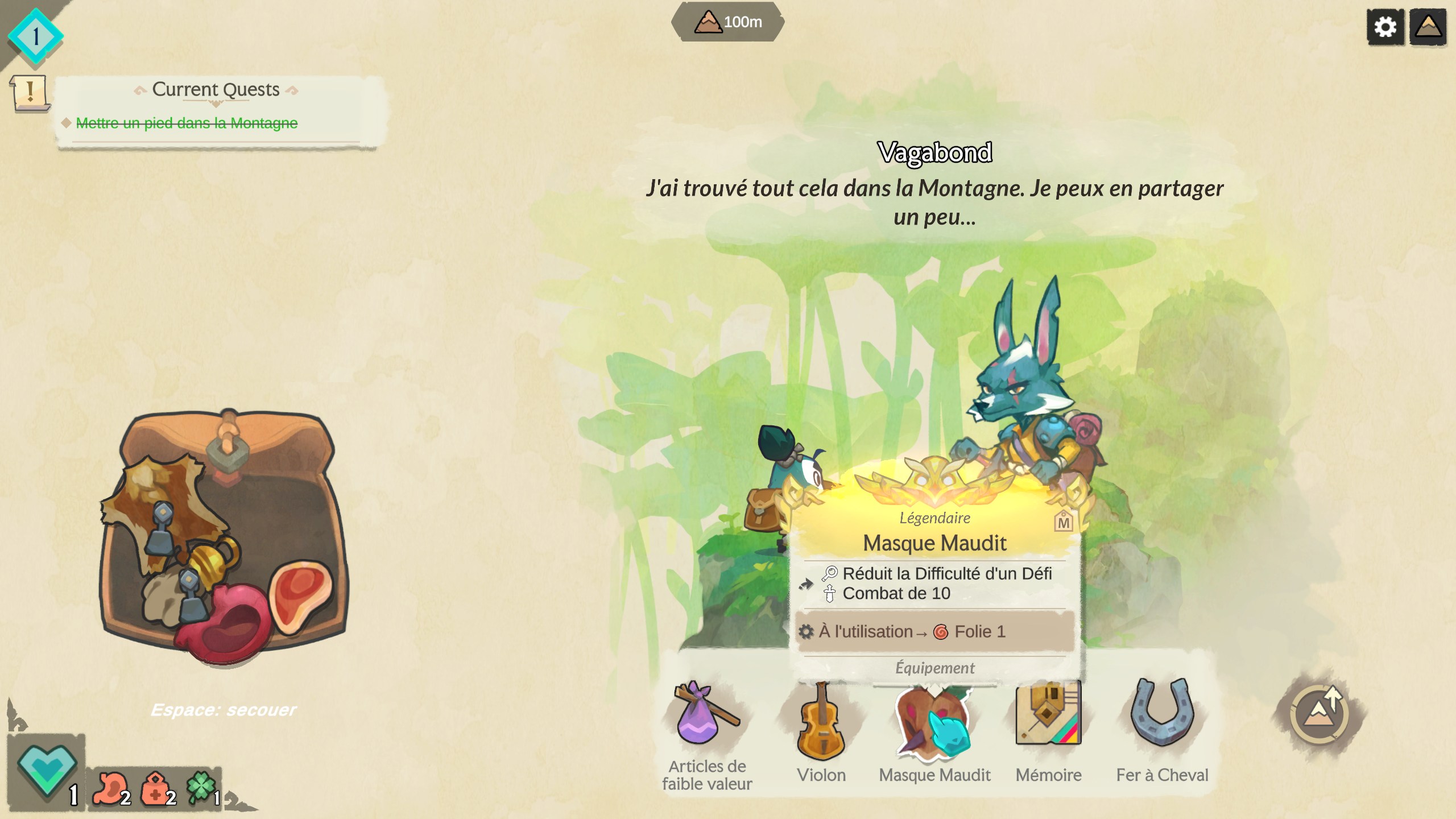Click the mountain icon in top-right corner
1456x819 pixels.
[x=1428, y=26]
